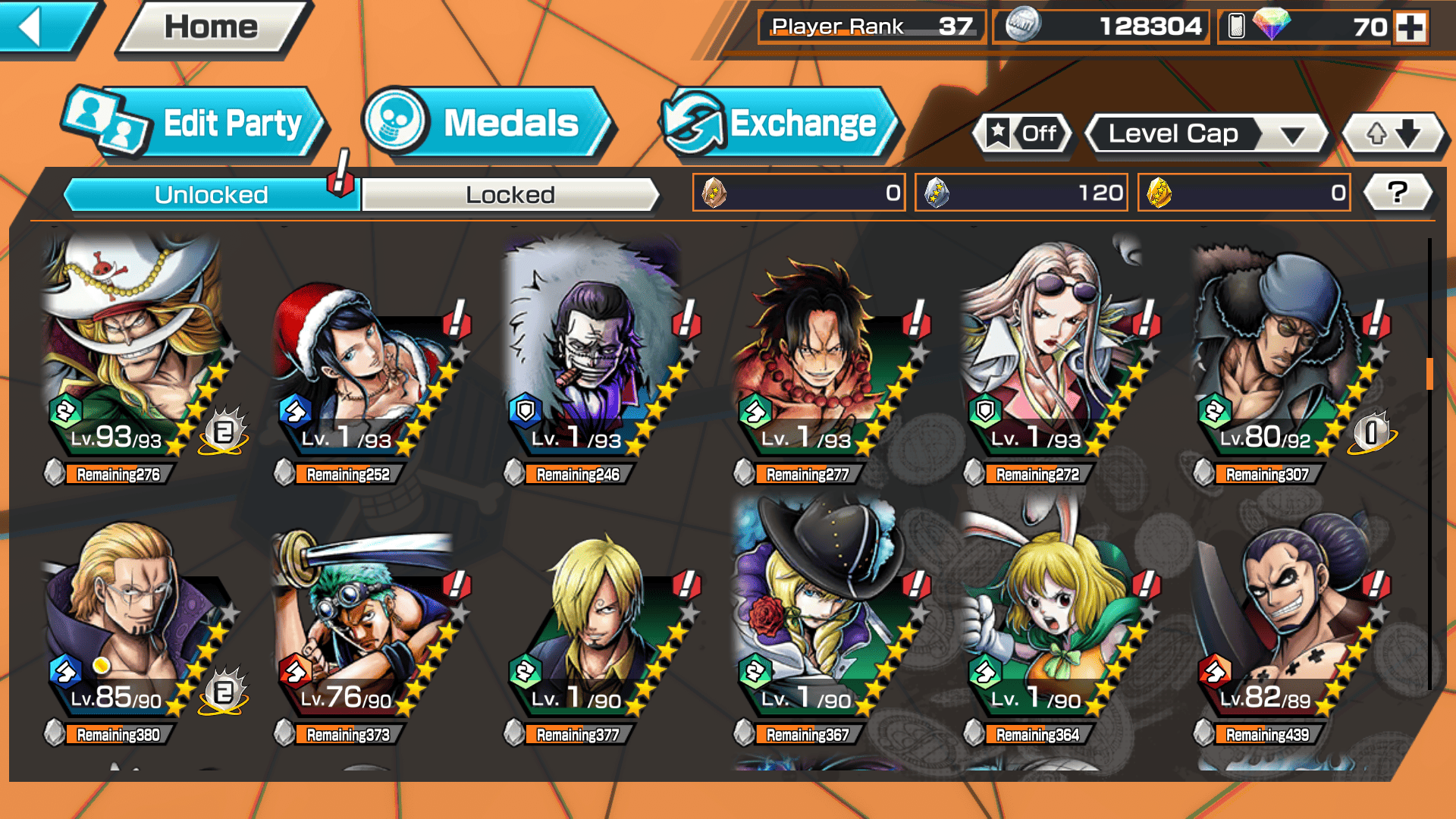Toggle the favorite star filter Off button
This screenshot has width=1456, height=819.
click(1023, 134)
